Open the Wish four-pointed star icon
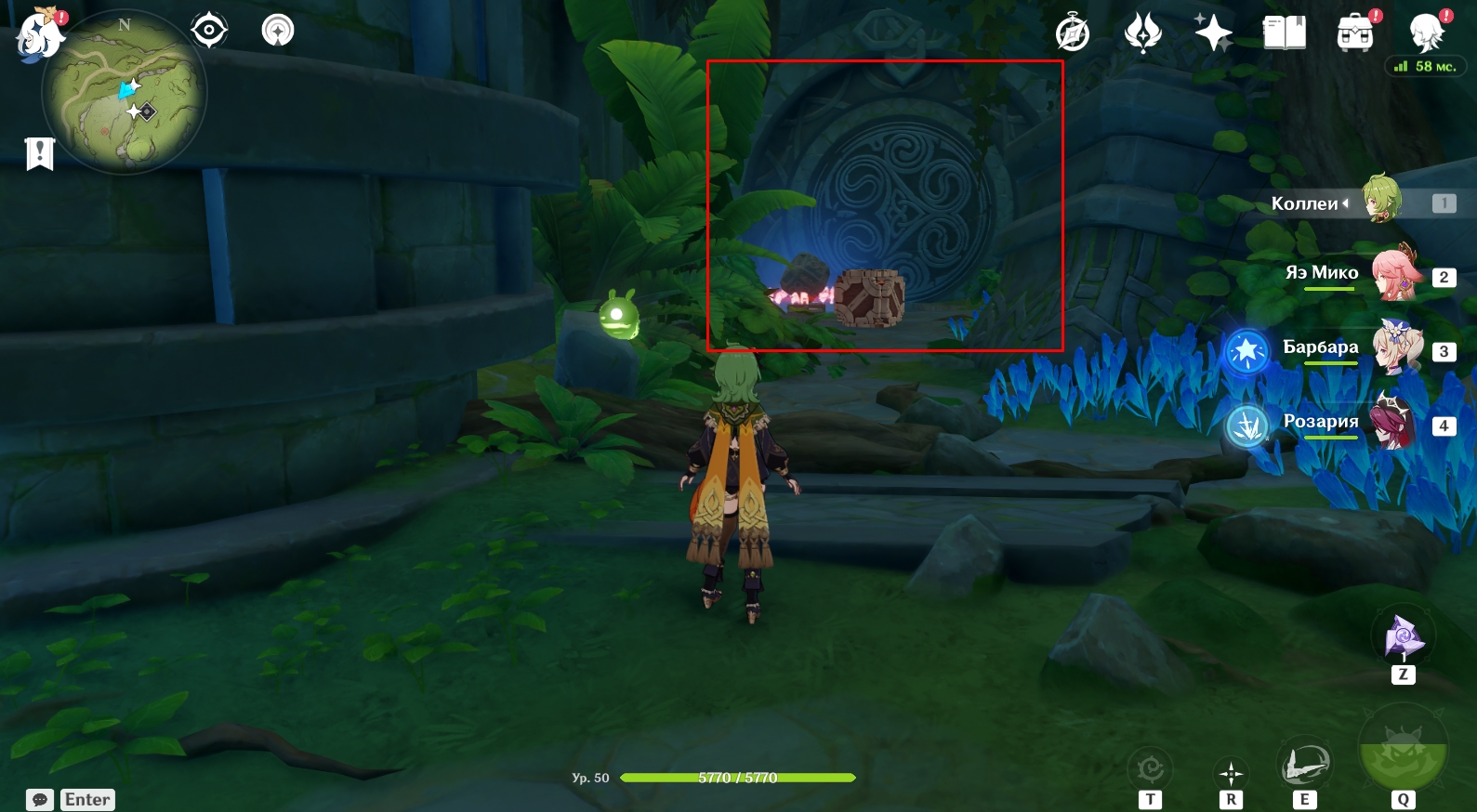The width and height of the screenshot is (1477, 812). 1213,33
